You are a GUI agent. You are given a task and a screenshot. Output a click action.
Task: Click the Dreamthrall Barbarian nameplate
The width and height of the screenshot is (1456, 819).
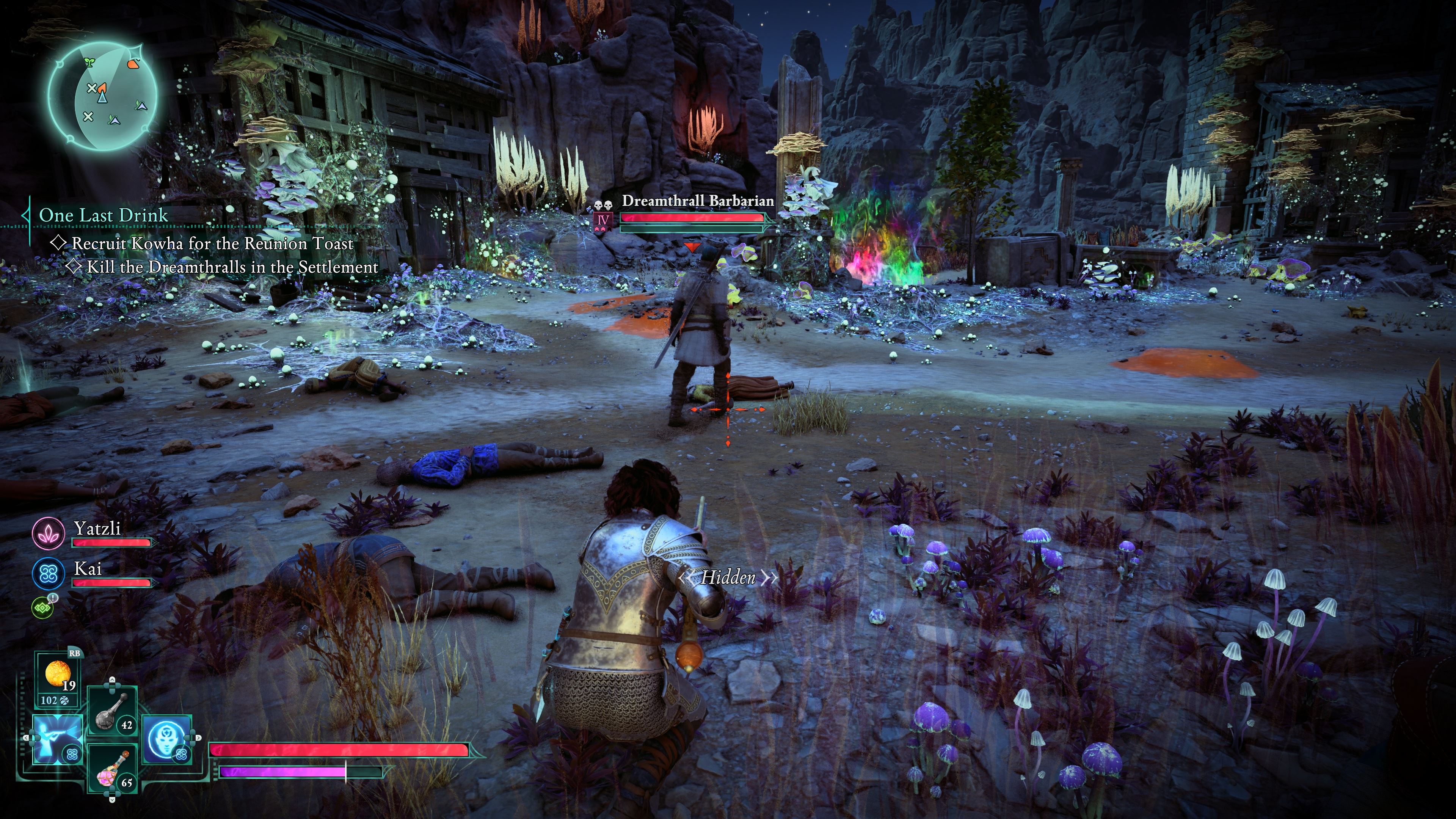(x=698, y=201)
